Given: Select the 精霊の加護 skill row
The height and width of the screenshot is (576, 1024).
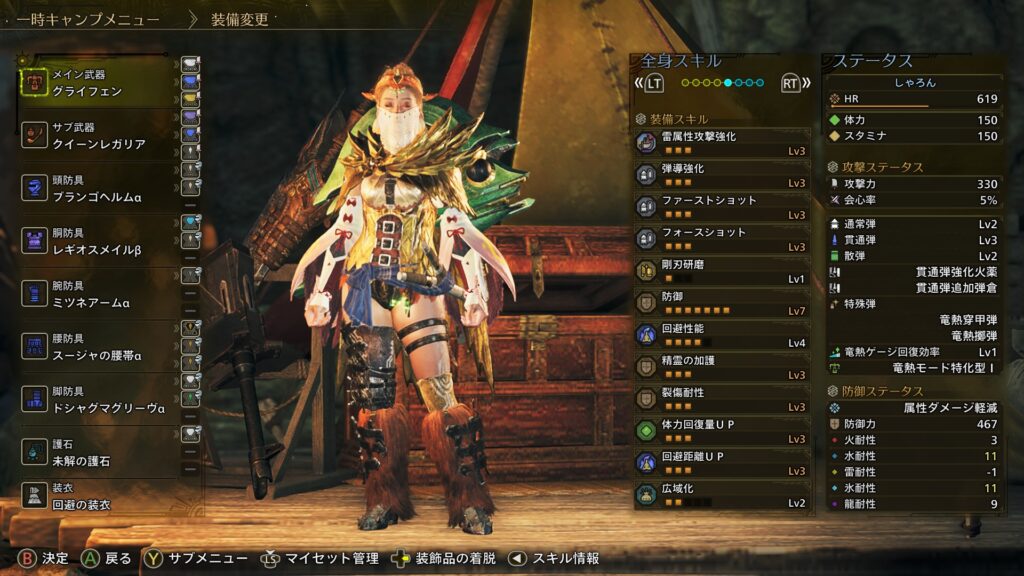Looking at the screenshot, I should tap(722, 367).
